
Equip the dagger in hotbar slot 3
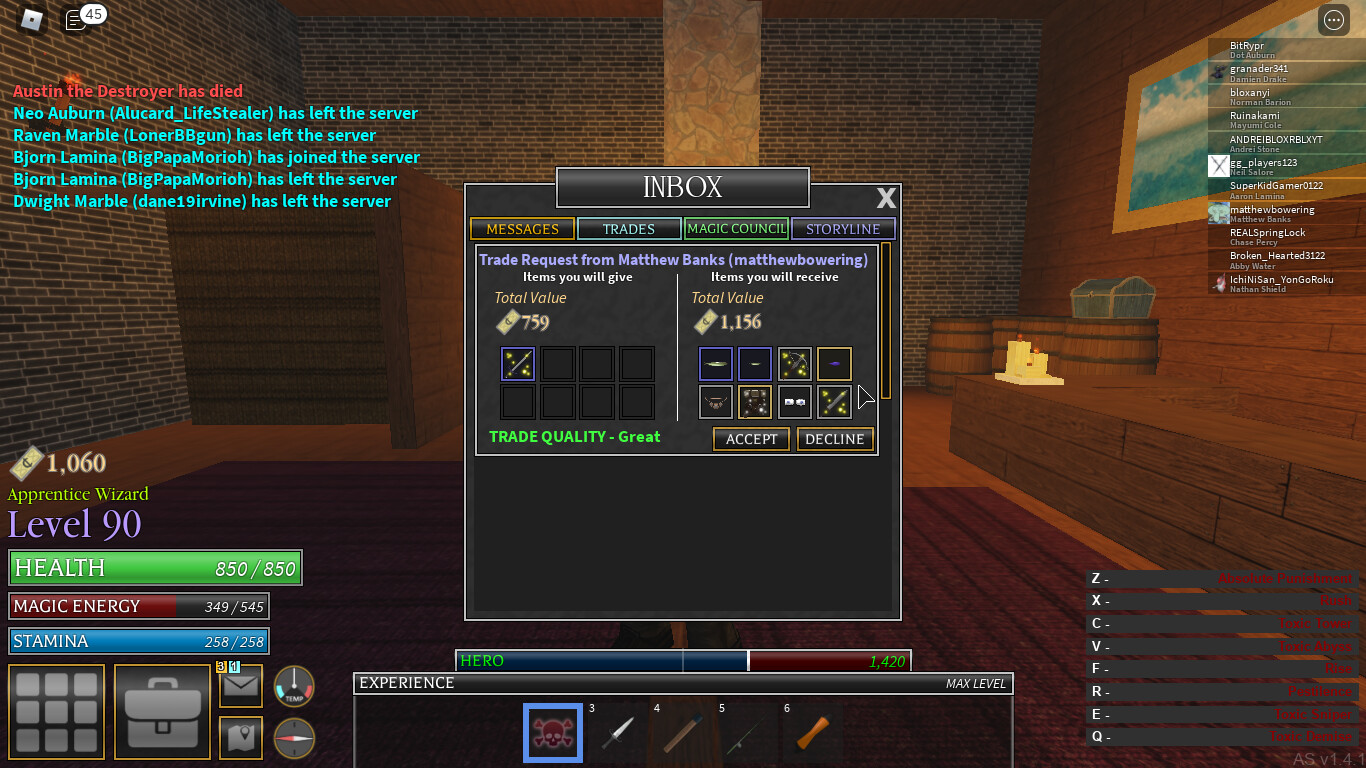[x=617, y=734]
